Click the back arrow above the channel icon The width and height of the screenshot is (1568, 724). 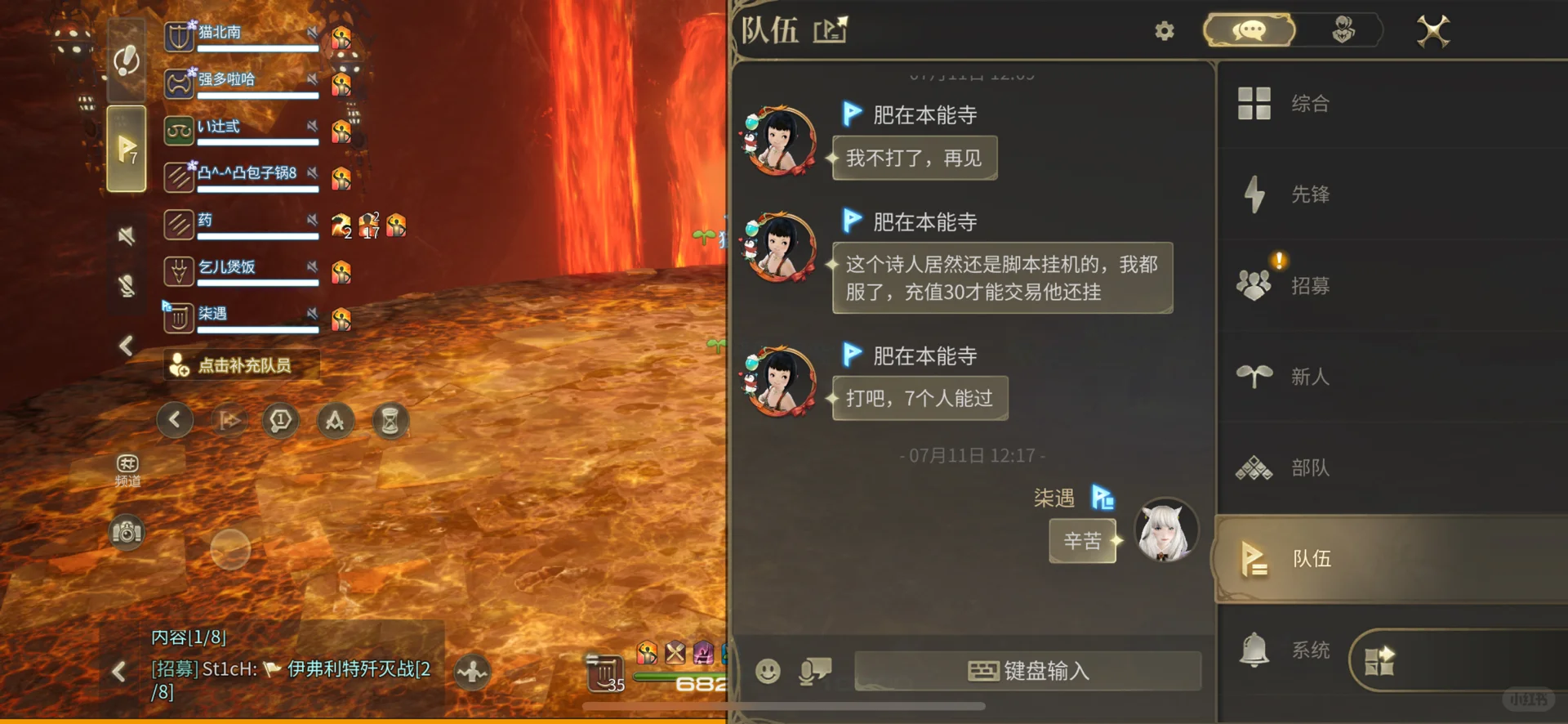pyautogui.click(x=175, y=419)
